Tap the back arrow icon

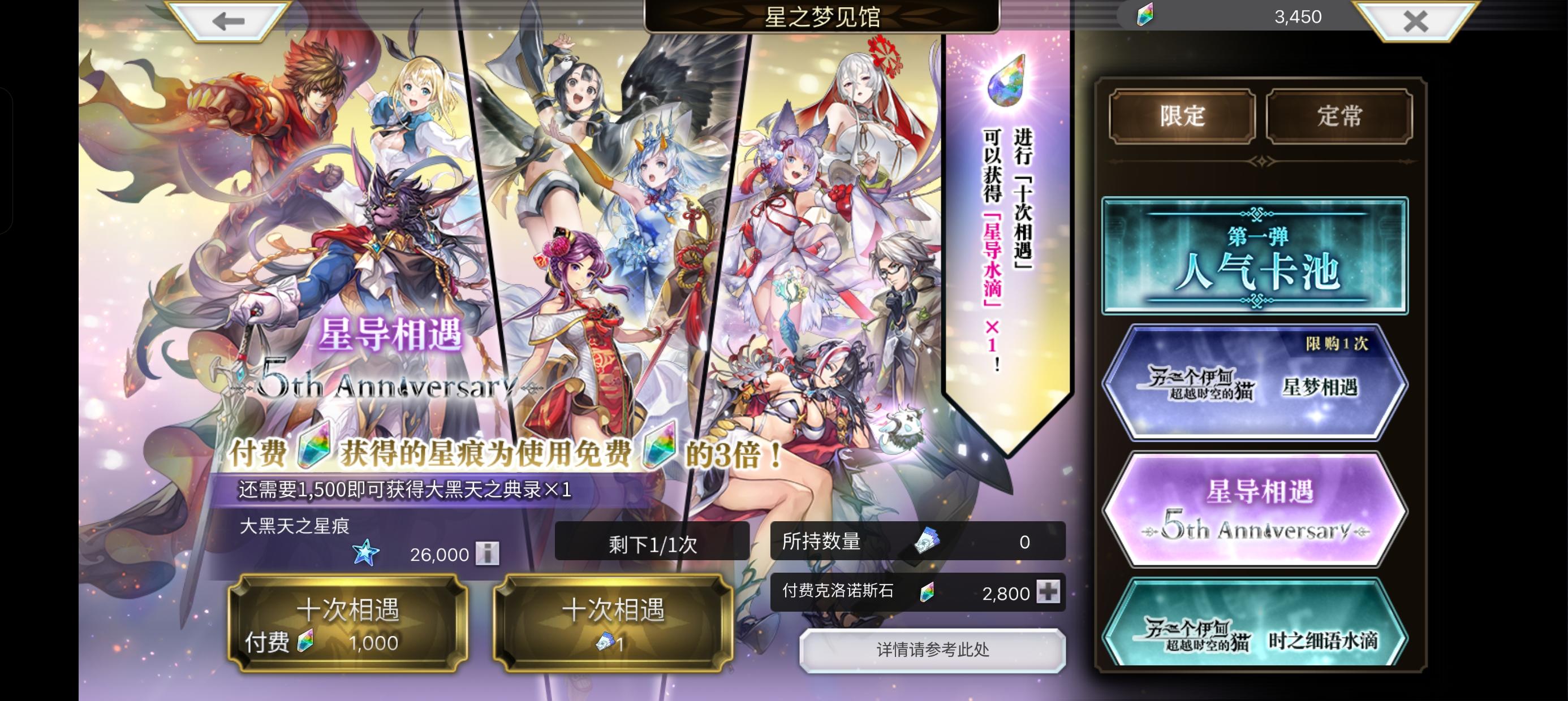point(226,22)
